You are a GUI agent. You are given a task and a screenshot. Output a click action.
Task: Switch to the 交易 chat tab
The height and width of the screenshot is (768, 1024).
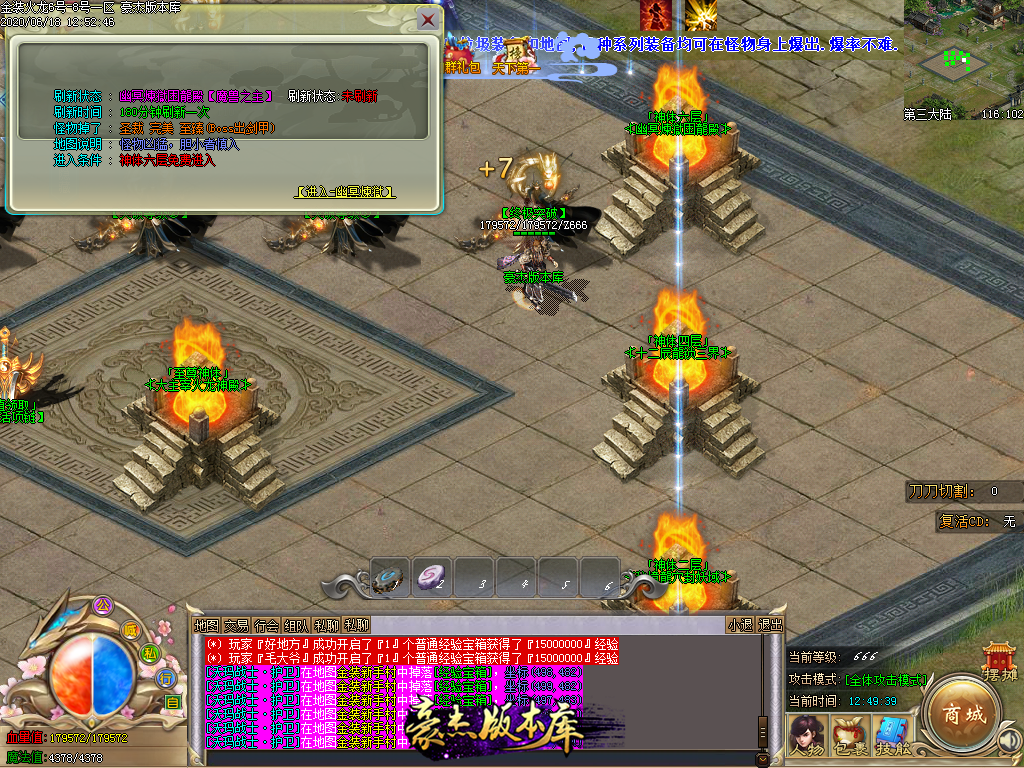(x=236, y=625)
